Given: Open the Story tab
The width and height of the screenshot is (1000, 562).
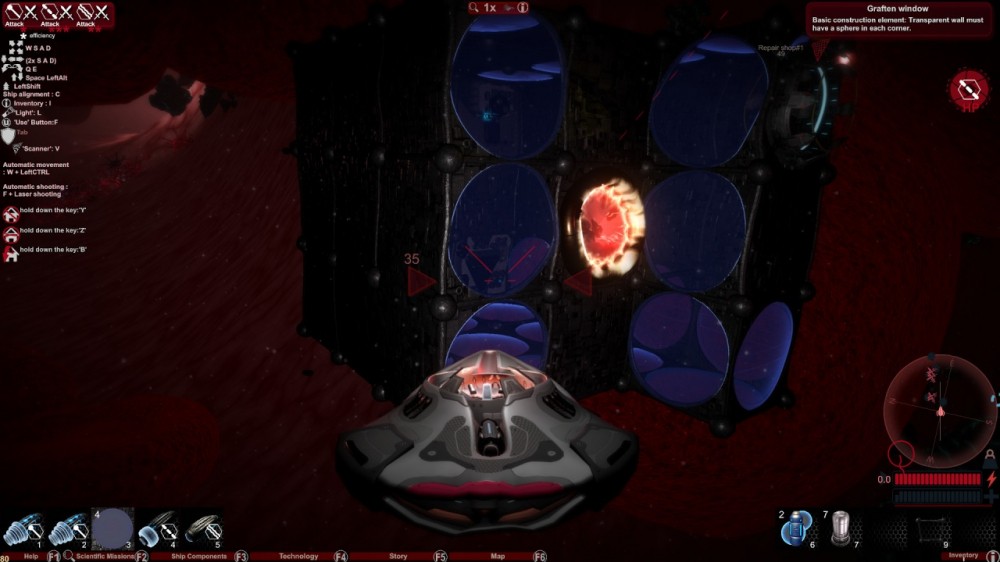Looking at the screenshot, I should (398, 556).
